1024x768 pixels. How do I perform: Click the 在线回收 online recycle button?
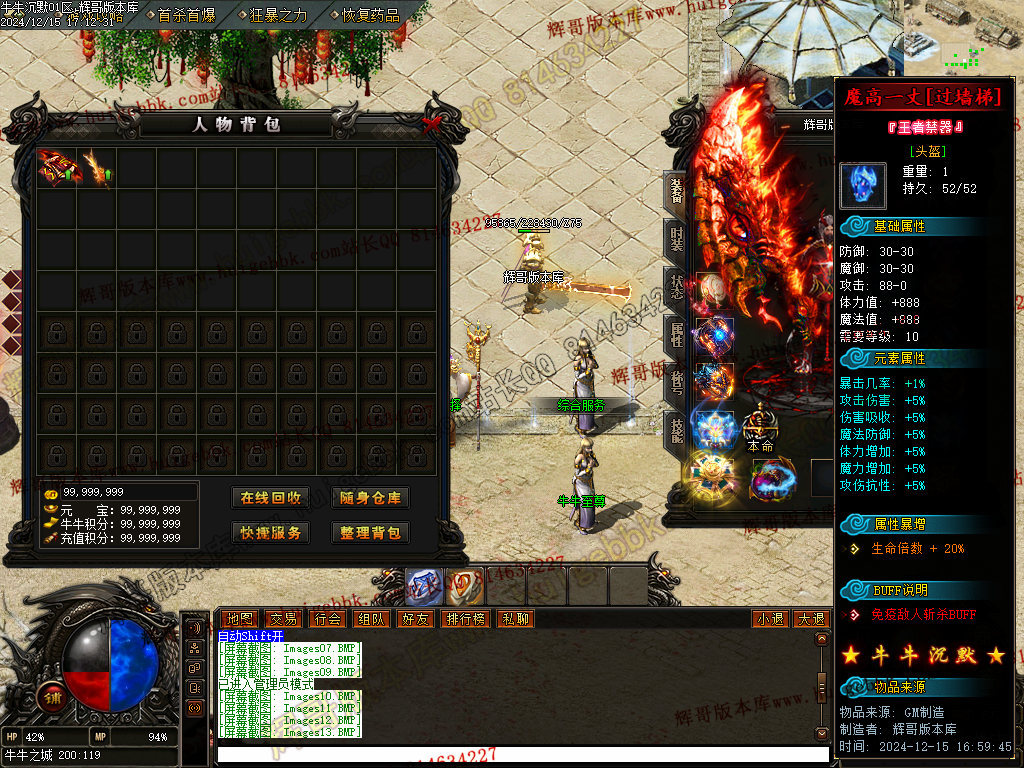[x=270, y=498]
